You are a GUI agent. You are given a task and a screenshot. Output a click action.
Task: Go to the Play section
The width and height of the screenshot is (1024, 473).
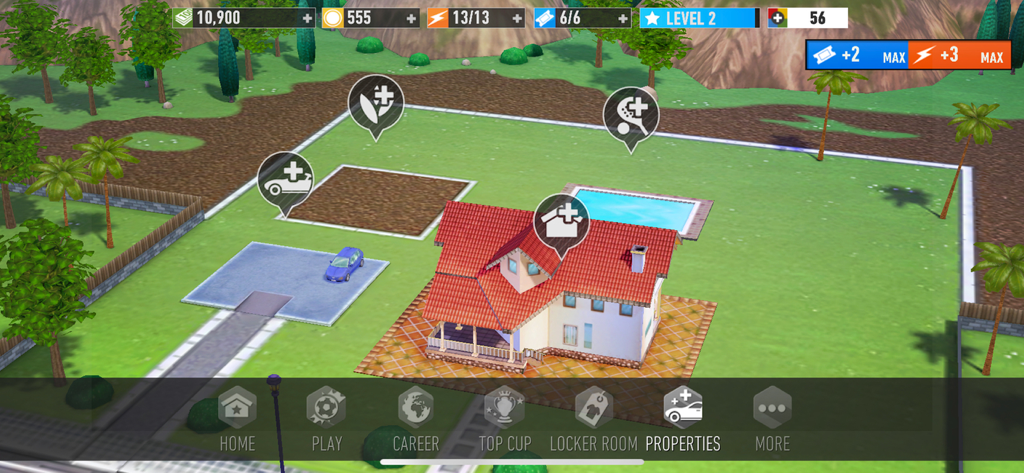point(326,419)
